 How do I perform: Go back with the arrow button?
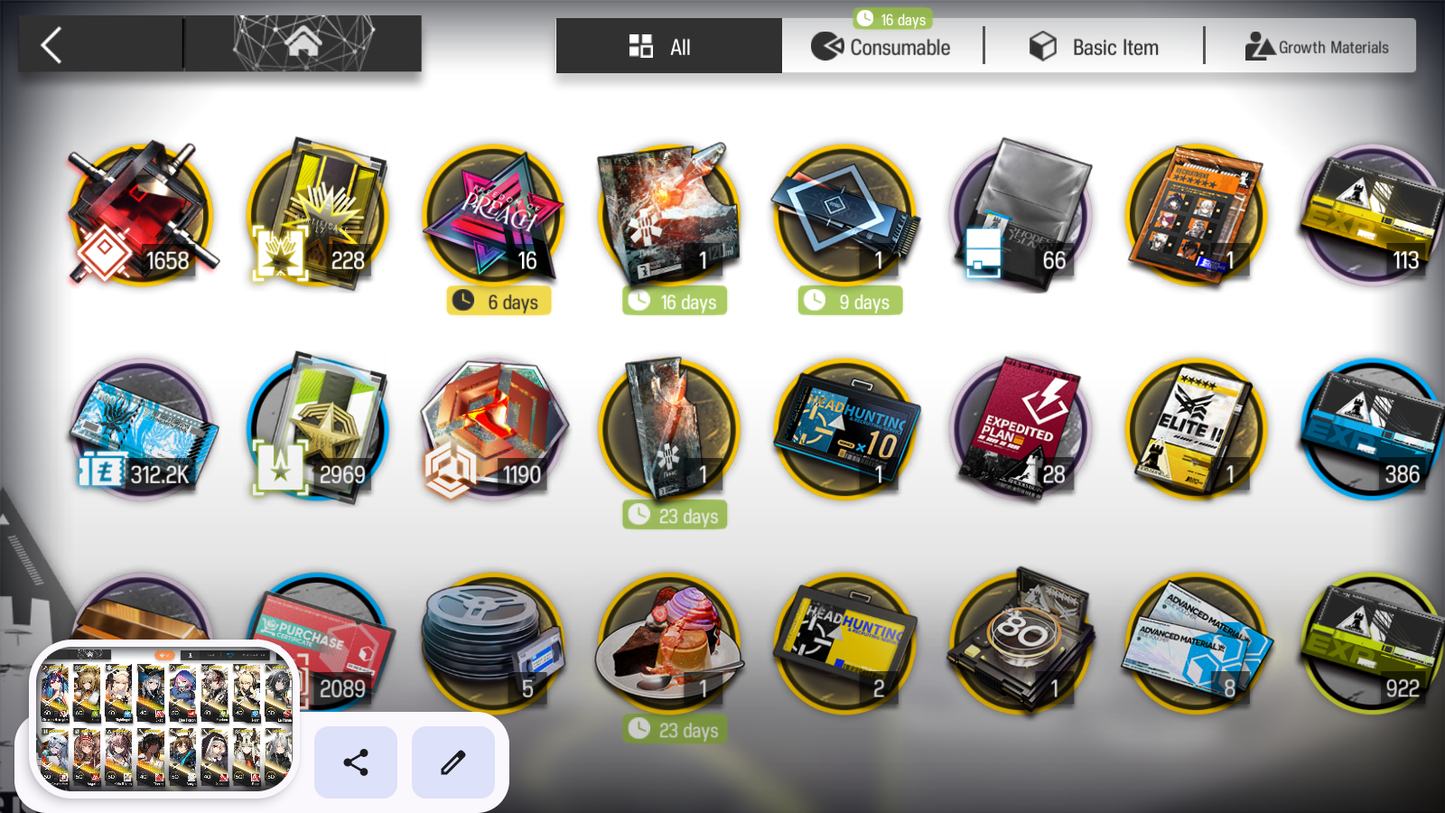(52, 45)
